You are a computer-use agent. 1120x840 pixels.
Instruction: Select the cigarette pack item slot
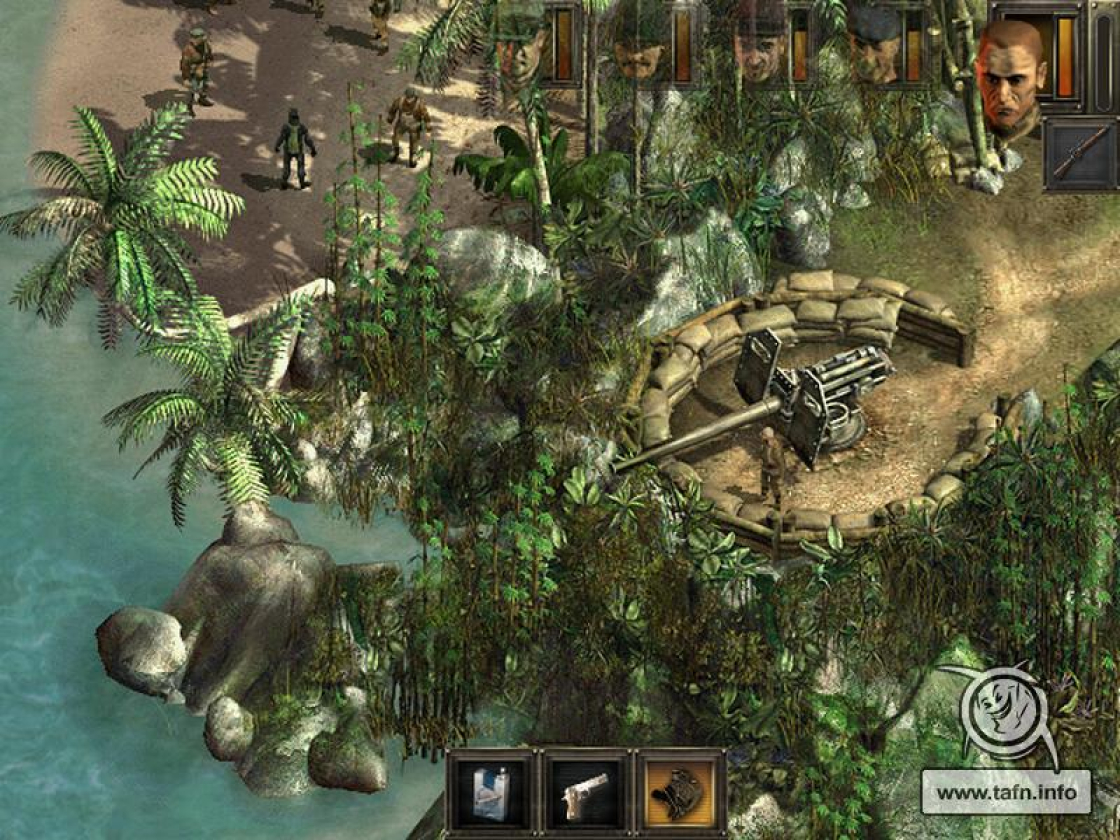pos(491,792)
